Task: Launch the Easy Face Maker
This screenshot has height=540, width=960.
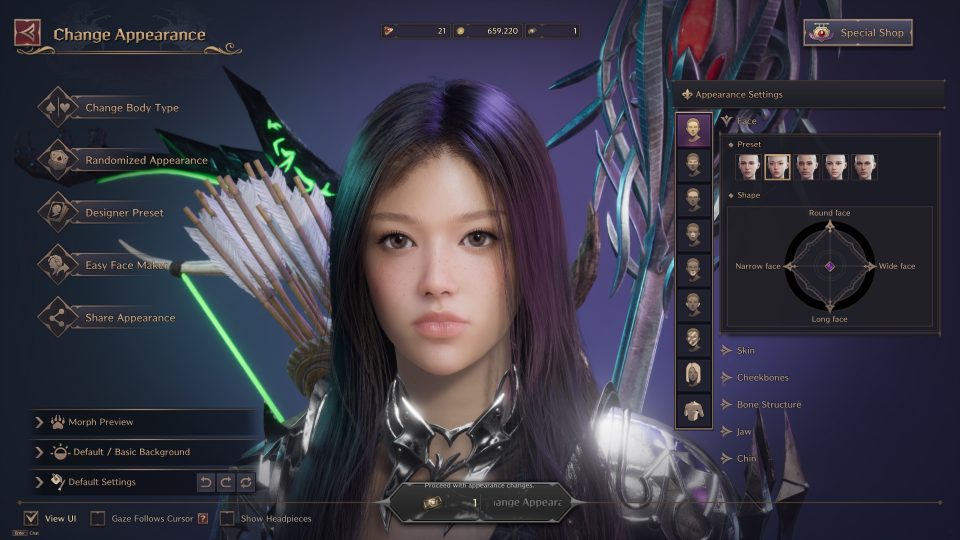Action: (x=124, y=265)
